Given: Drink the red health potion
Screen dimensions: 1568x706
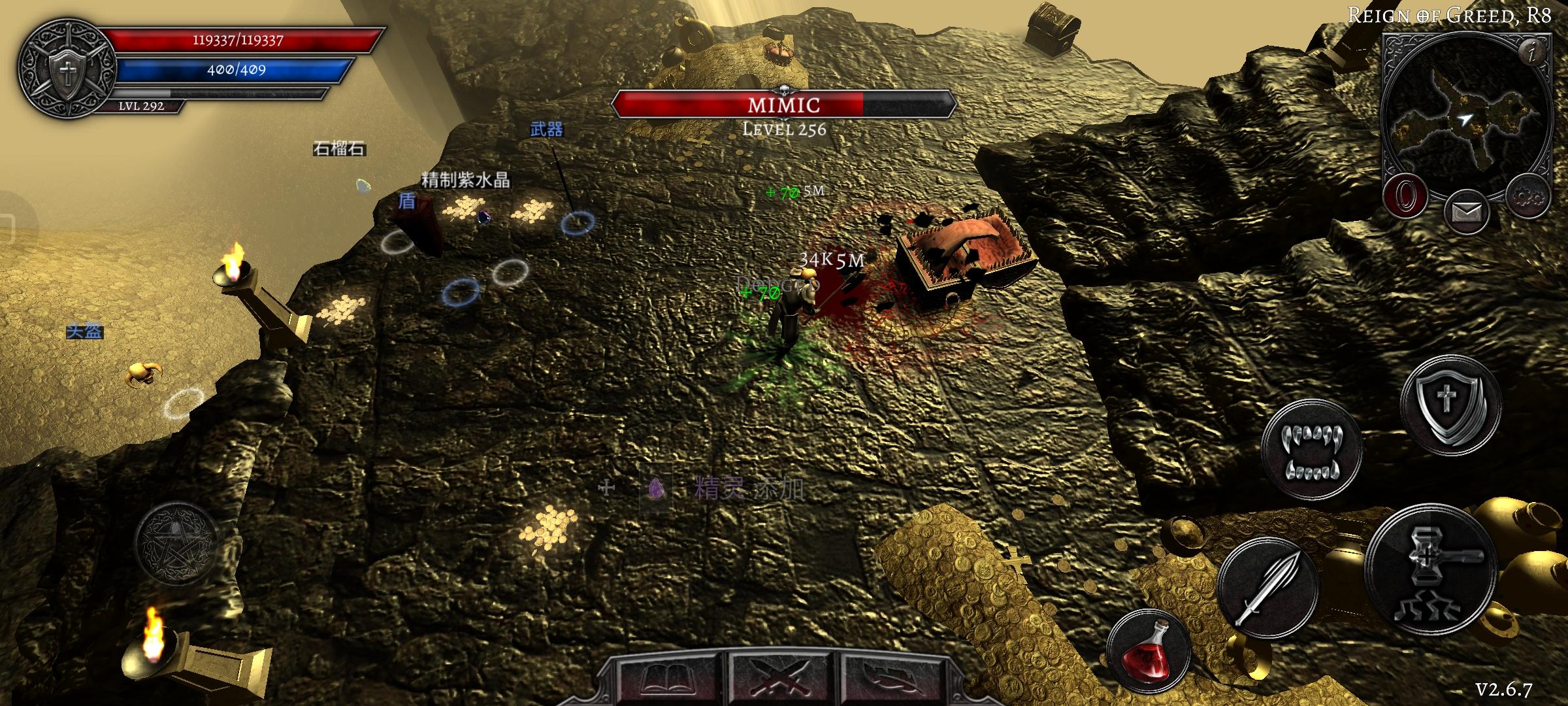Looking at the screenshot, I should (1148, 649).
